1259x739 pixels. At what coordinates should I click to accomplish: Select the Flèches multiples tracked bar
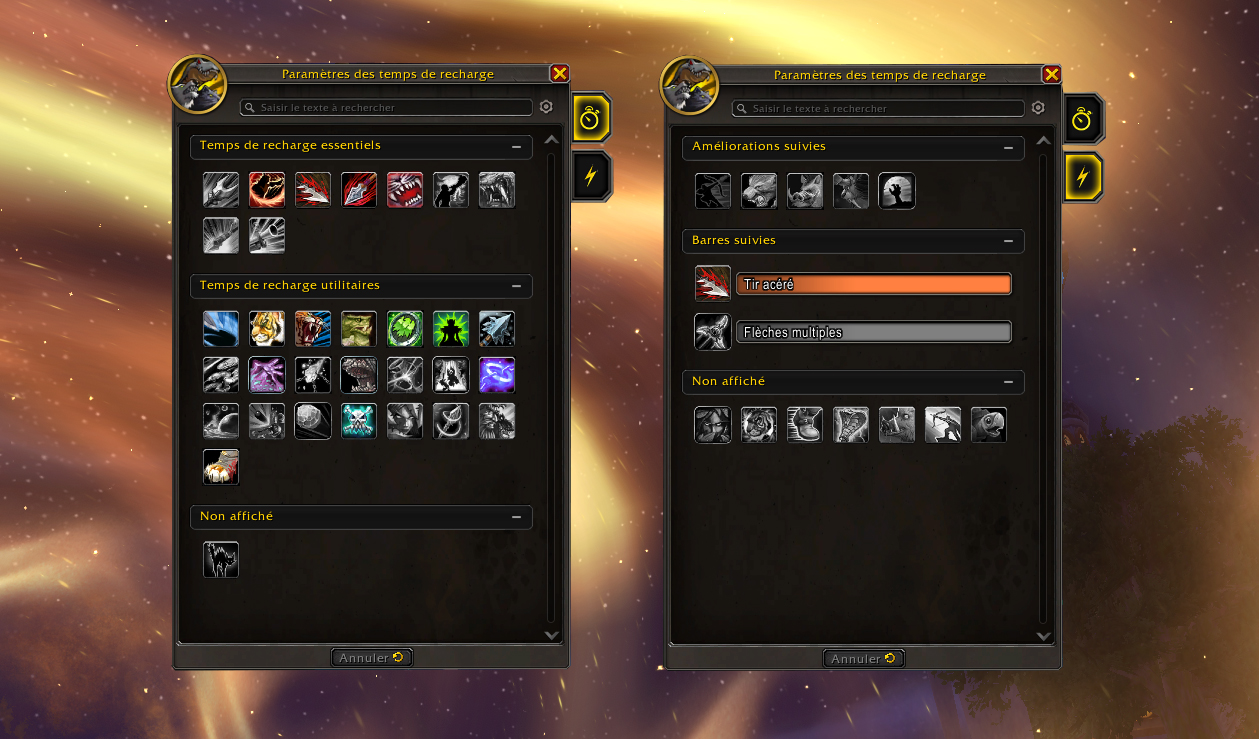coord(873,333)
